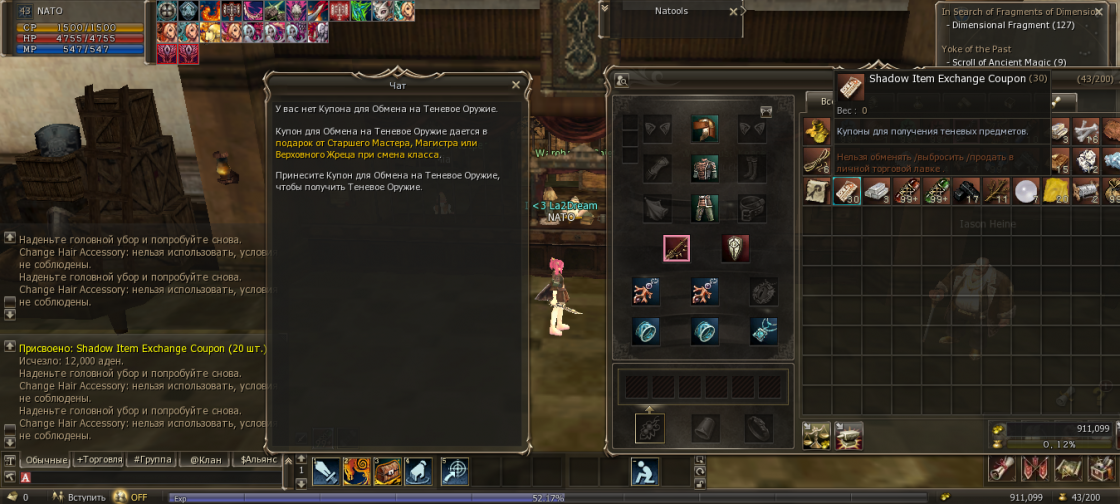Activate the sit/stand action icon
Screen dimensions: 1120x504
[645, 471]
